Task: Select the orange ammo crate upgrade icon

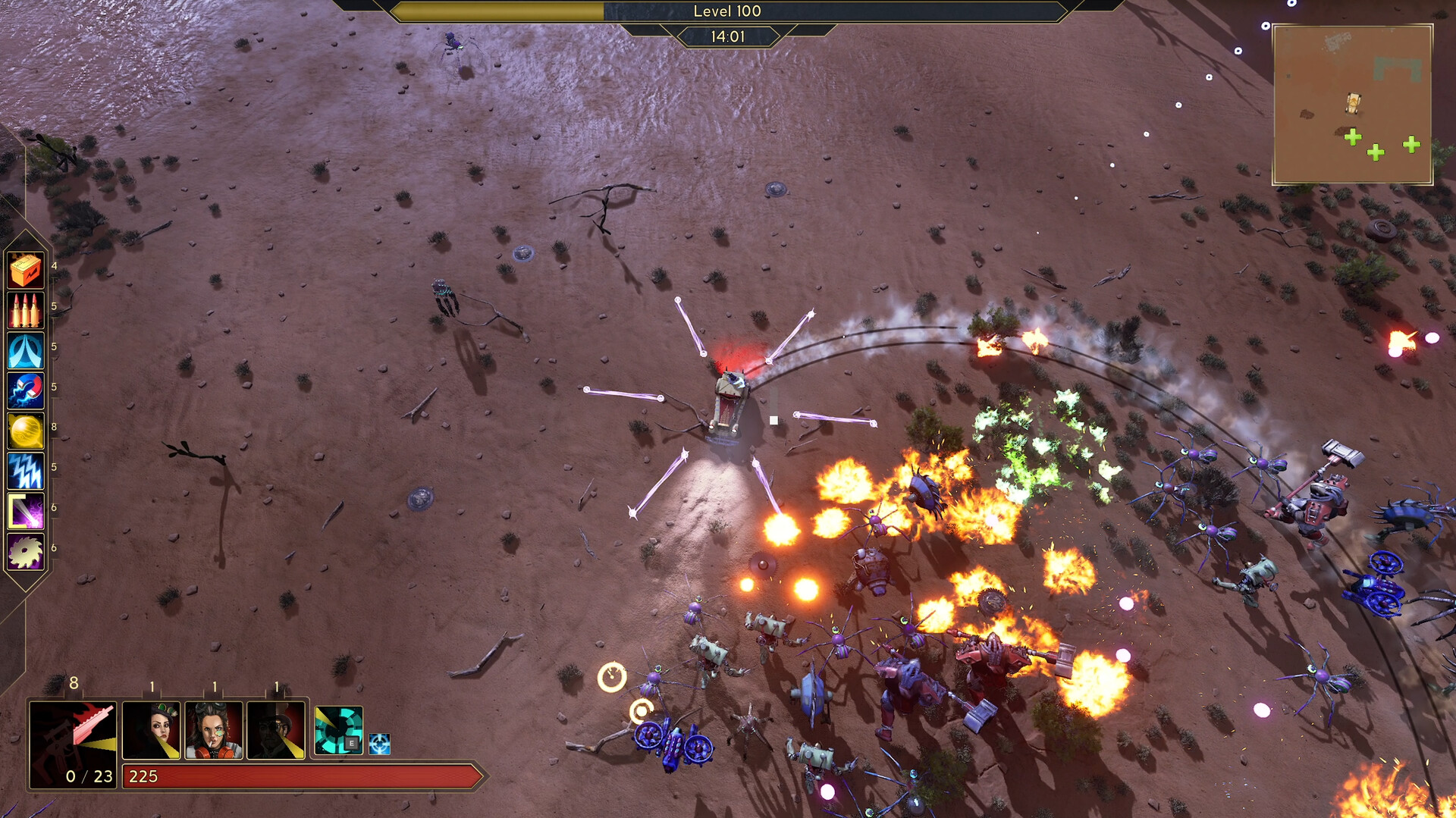Action: 25,270
